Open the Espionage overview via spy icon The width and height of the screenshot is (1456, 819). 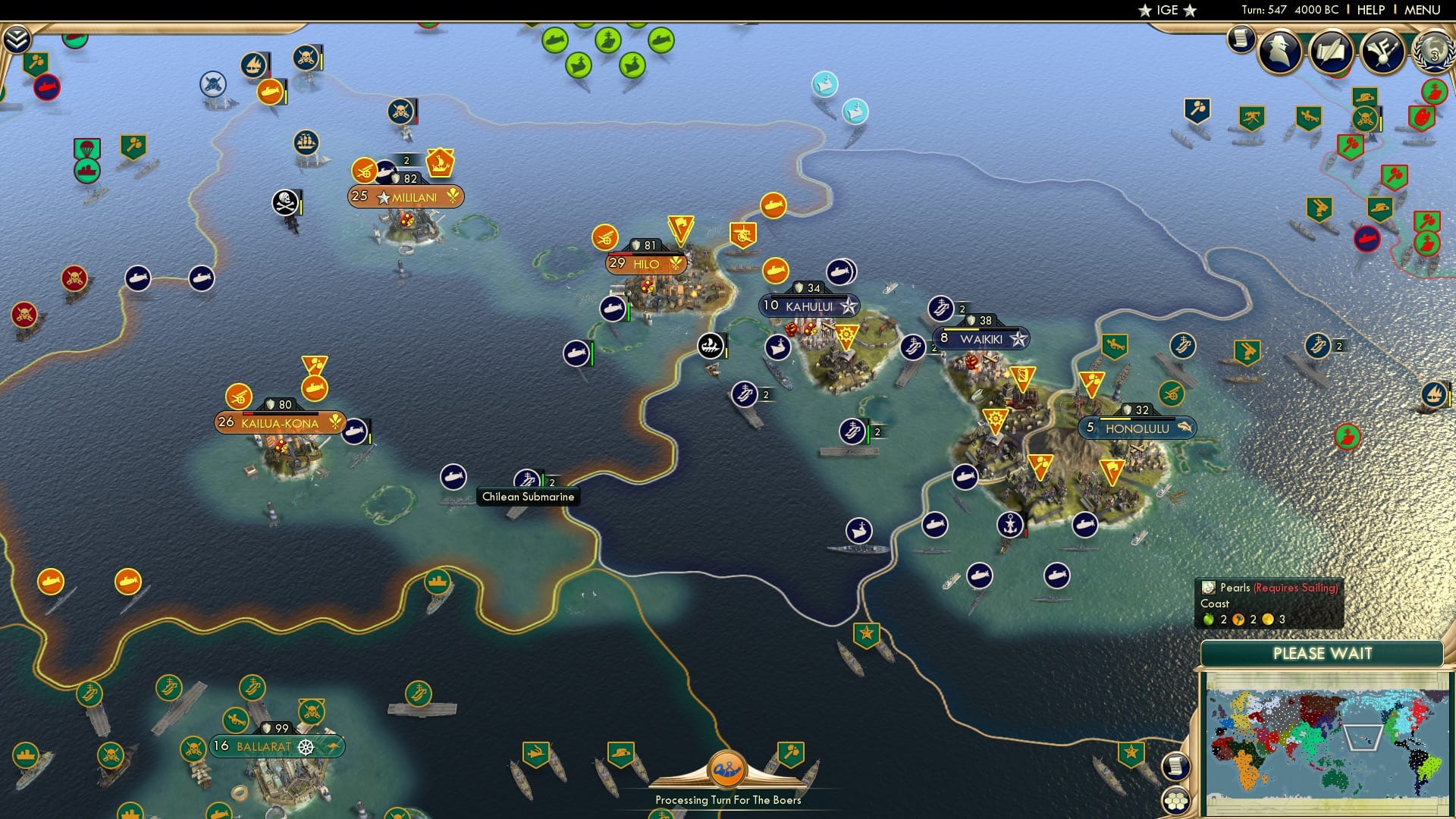(x=1278, y=49)
